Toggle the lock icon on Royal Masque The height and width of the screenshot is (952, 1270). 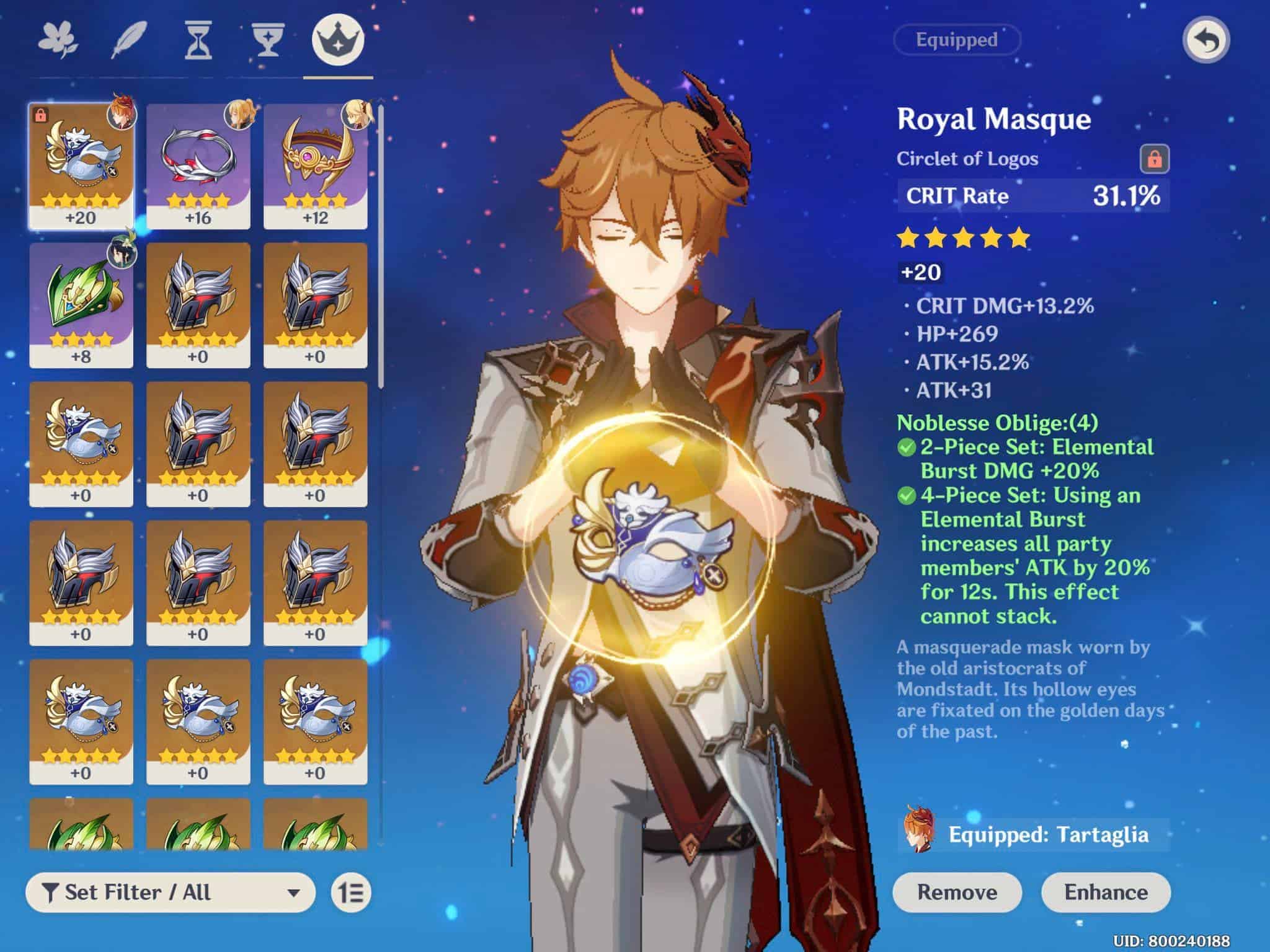pos(1154,159)
